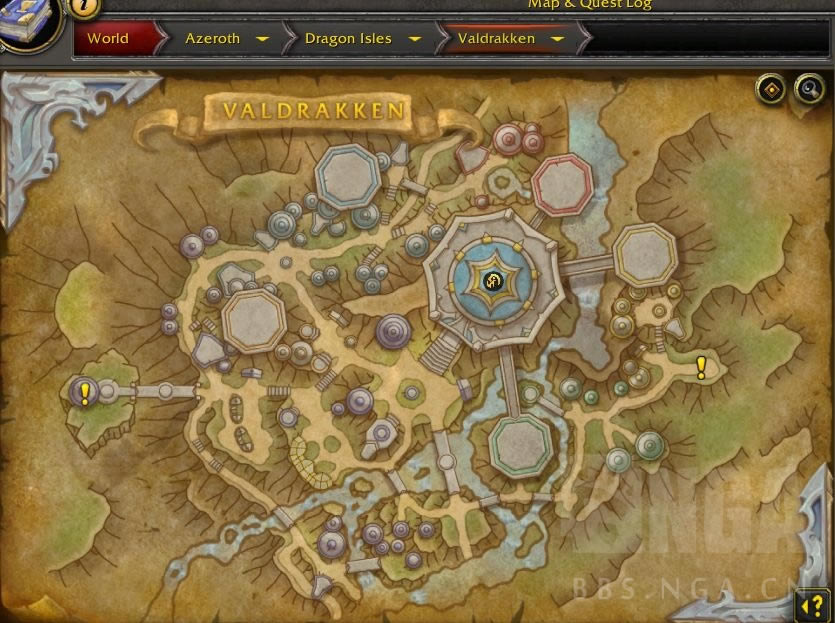Screen dimensions: 835x623
Task: Click the info button beside the book
Action: coord(83,6)
